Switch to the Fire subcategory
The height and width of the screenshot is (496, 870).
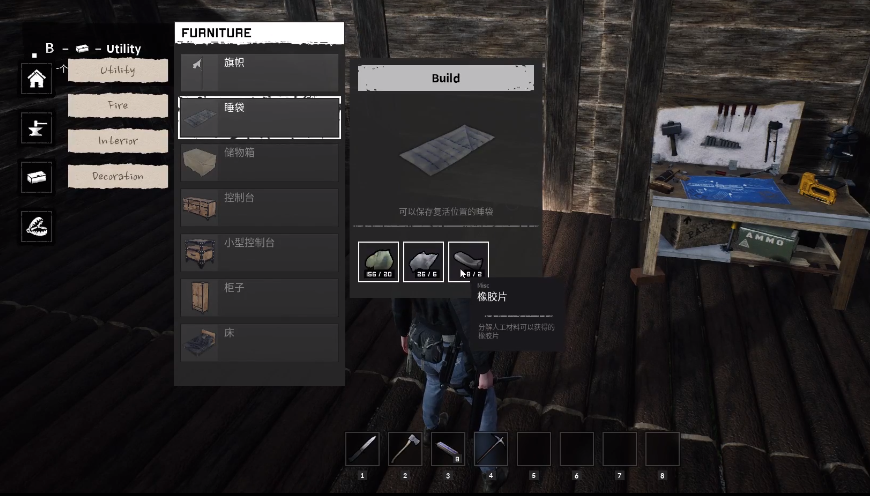click(x=117, y=105)
